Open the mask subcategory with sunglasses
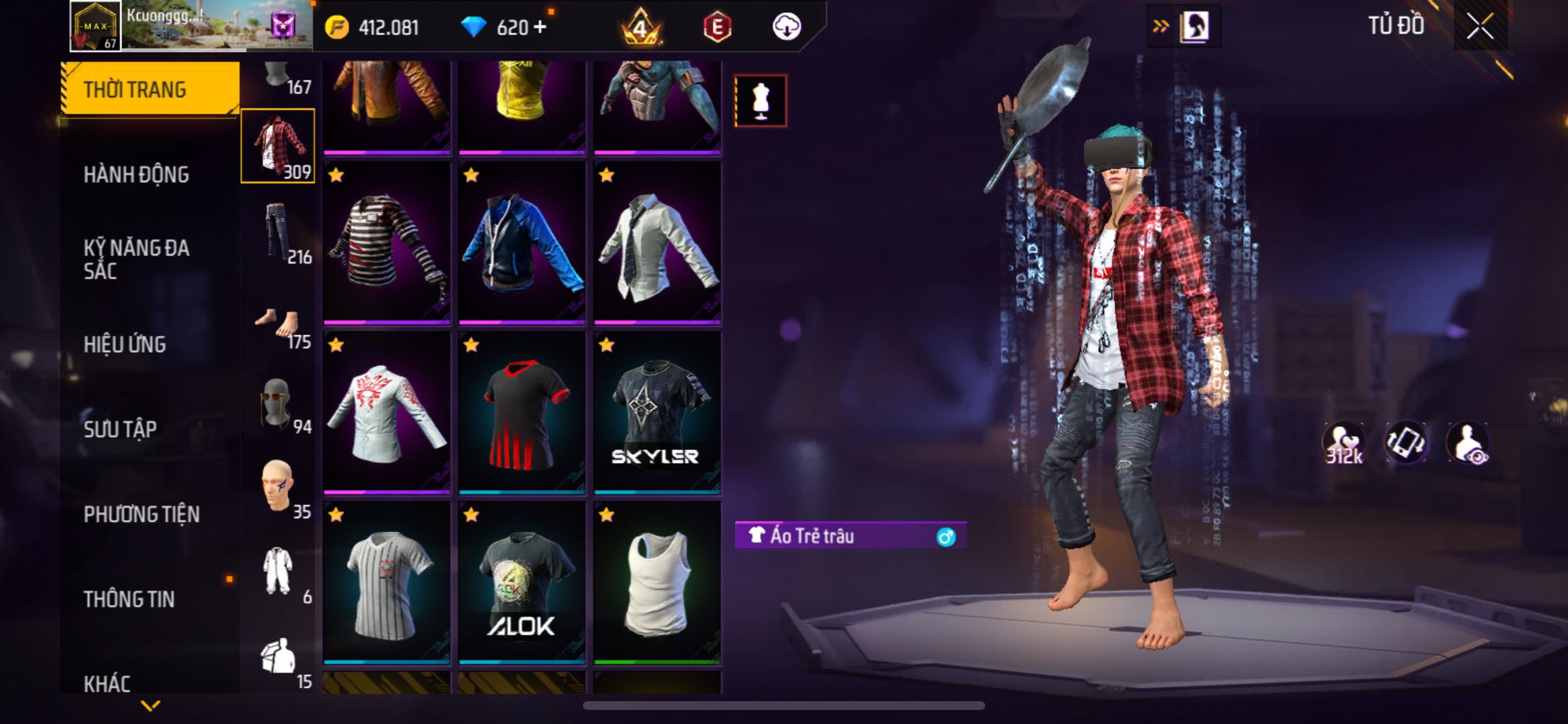The height and width of the screenshot is (724, 1568). pos(277,403)
